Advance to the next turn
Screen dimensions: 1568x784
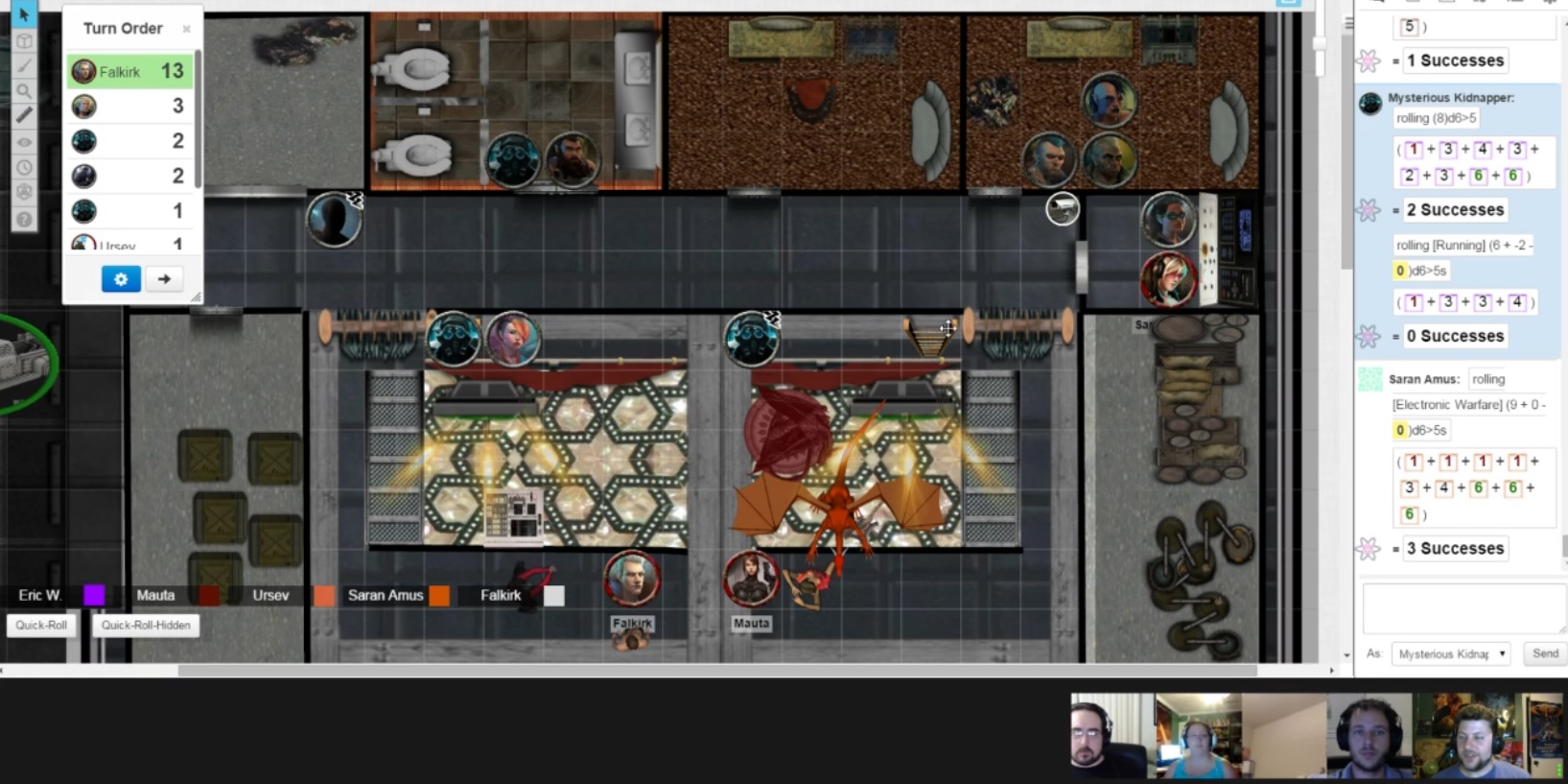coord(164,279)
